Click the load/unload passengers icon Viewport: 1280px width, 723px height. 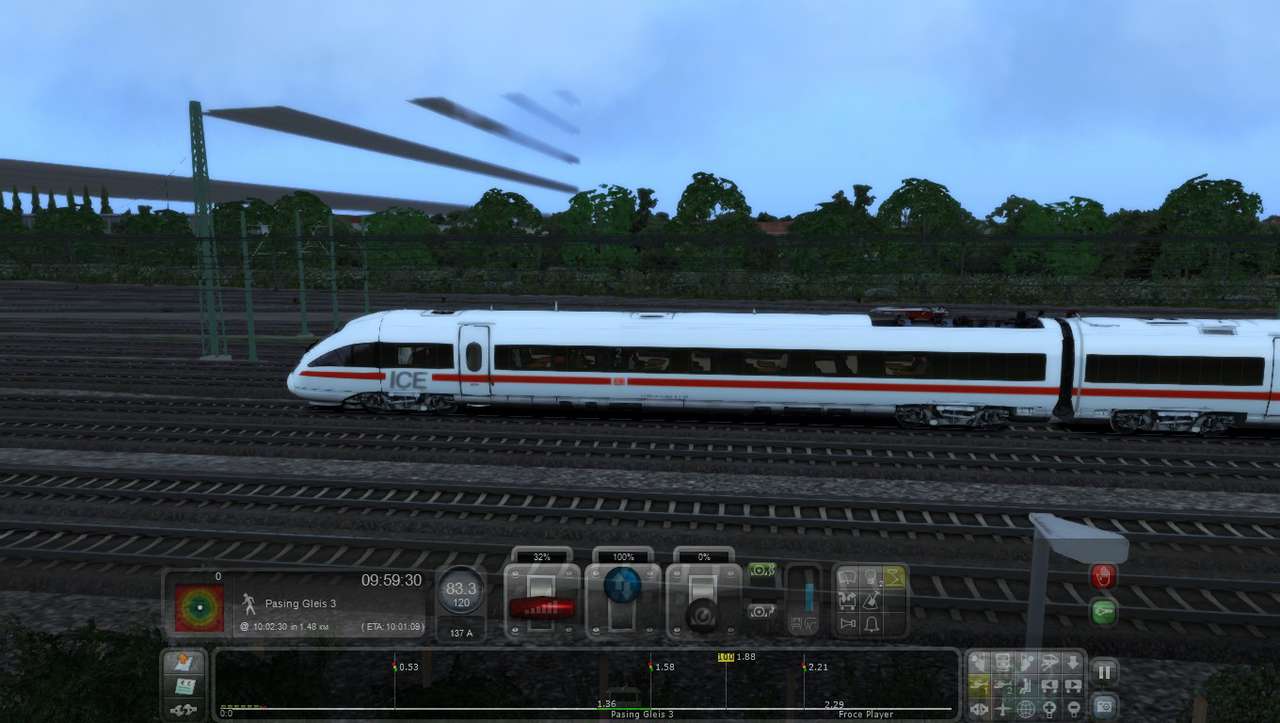click(x=848, y=601)
